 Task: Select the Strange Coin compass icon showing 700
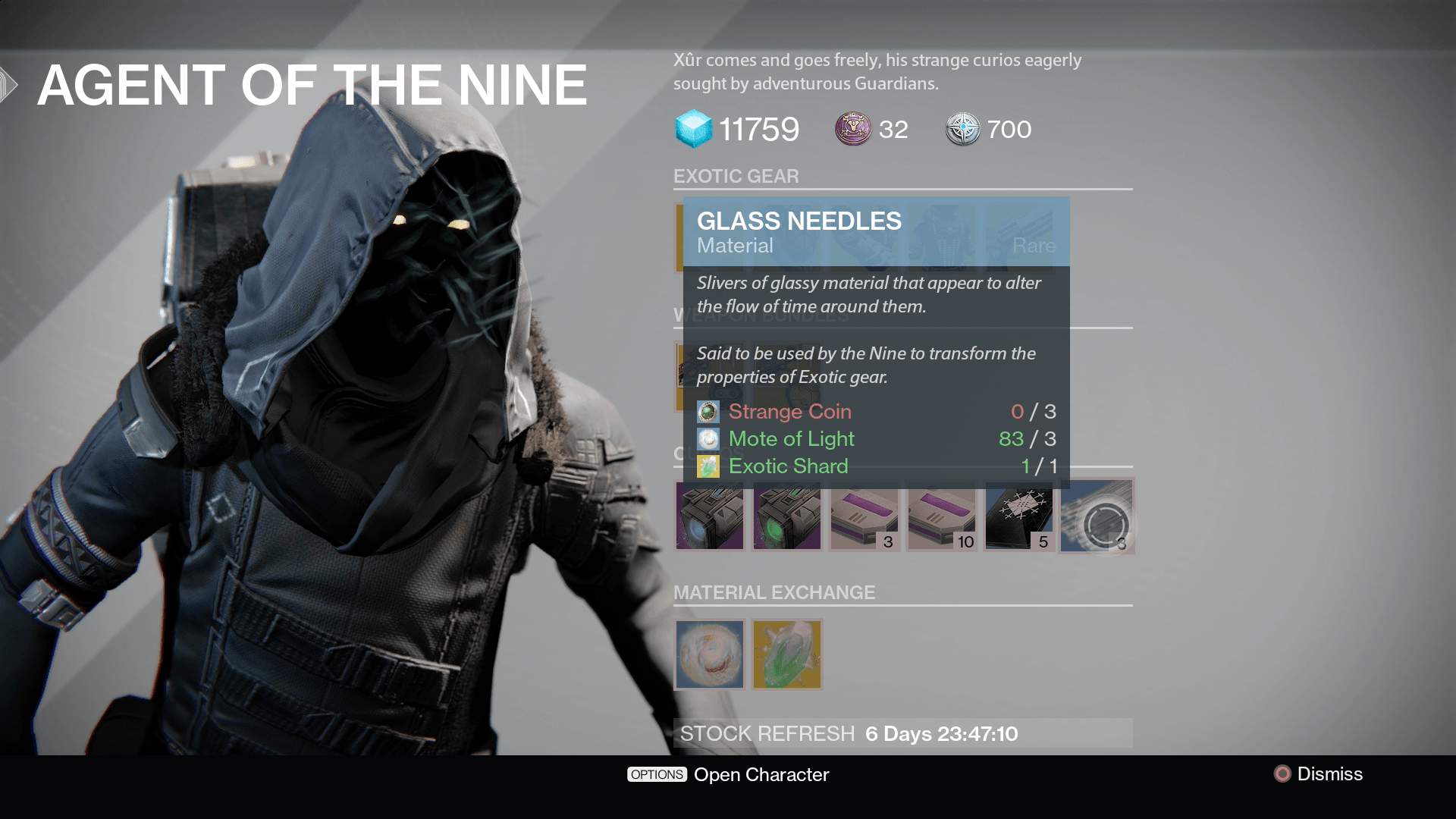pos(962,129)
